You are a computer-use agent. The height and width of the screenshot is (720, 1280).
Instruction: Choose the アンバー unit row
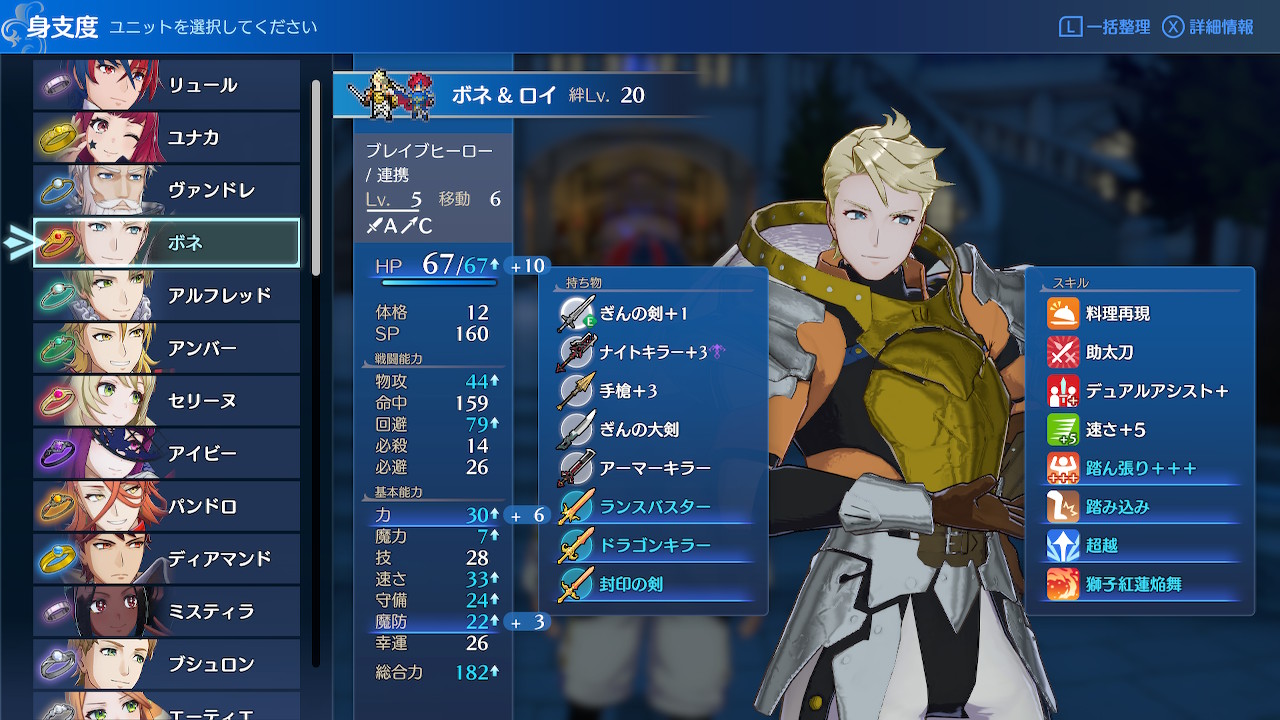[x=166, y=349]
